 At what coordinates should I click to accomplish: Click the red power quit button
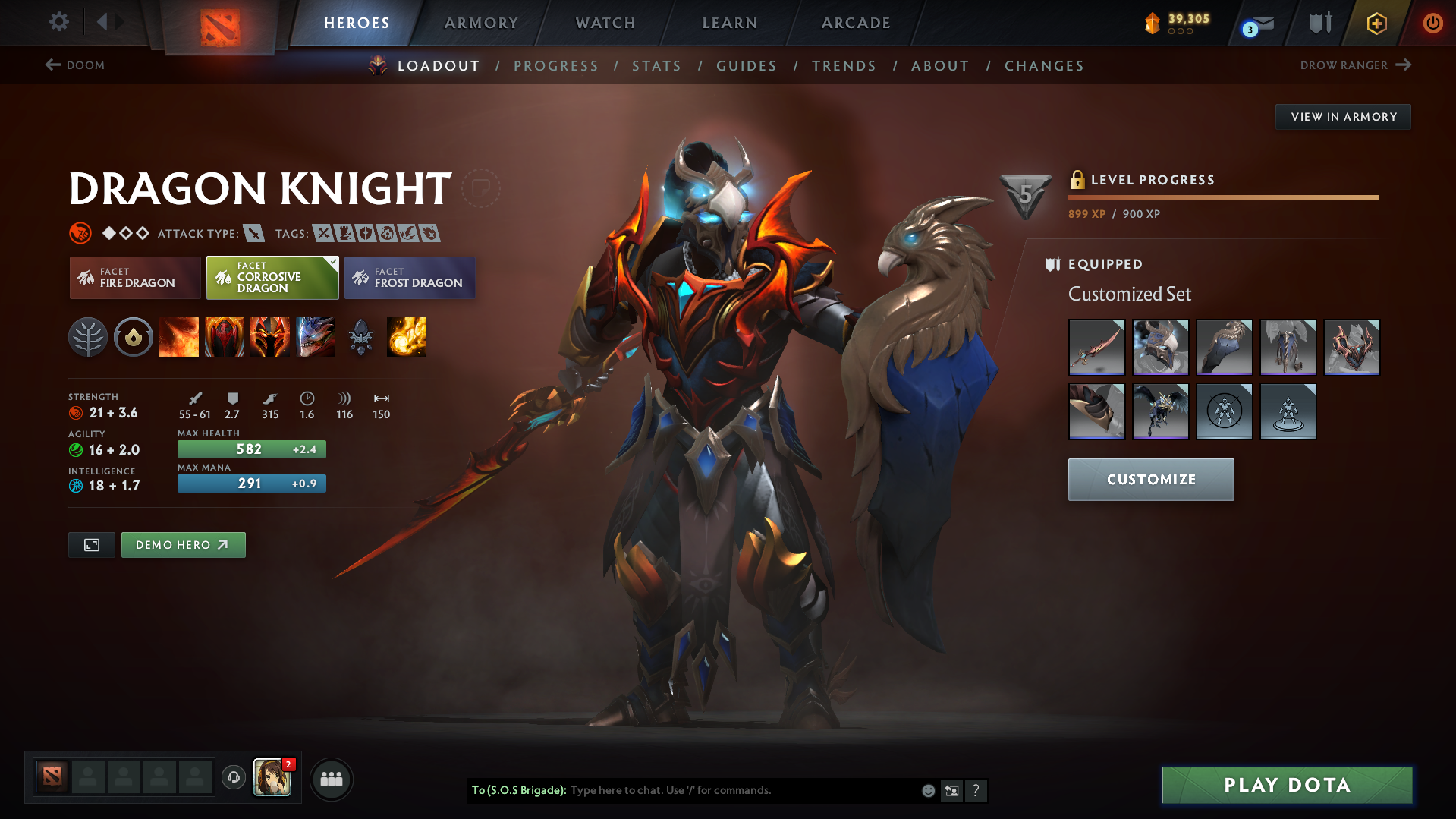click(1432, 23)
